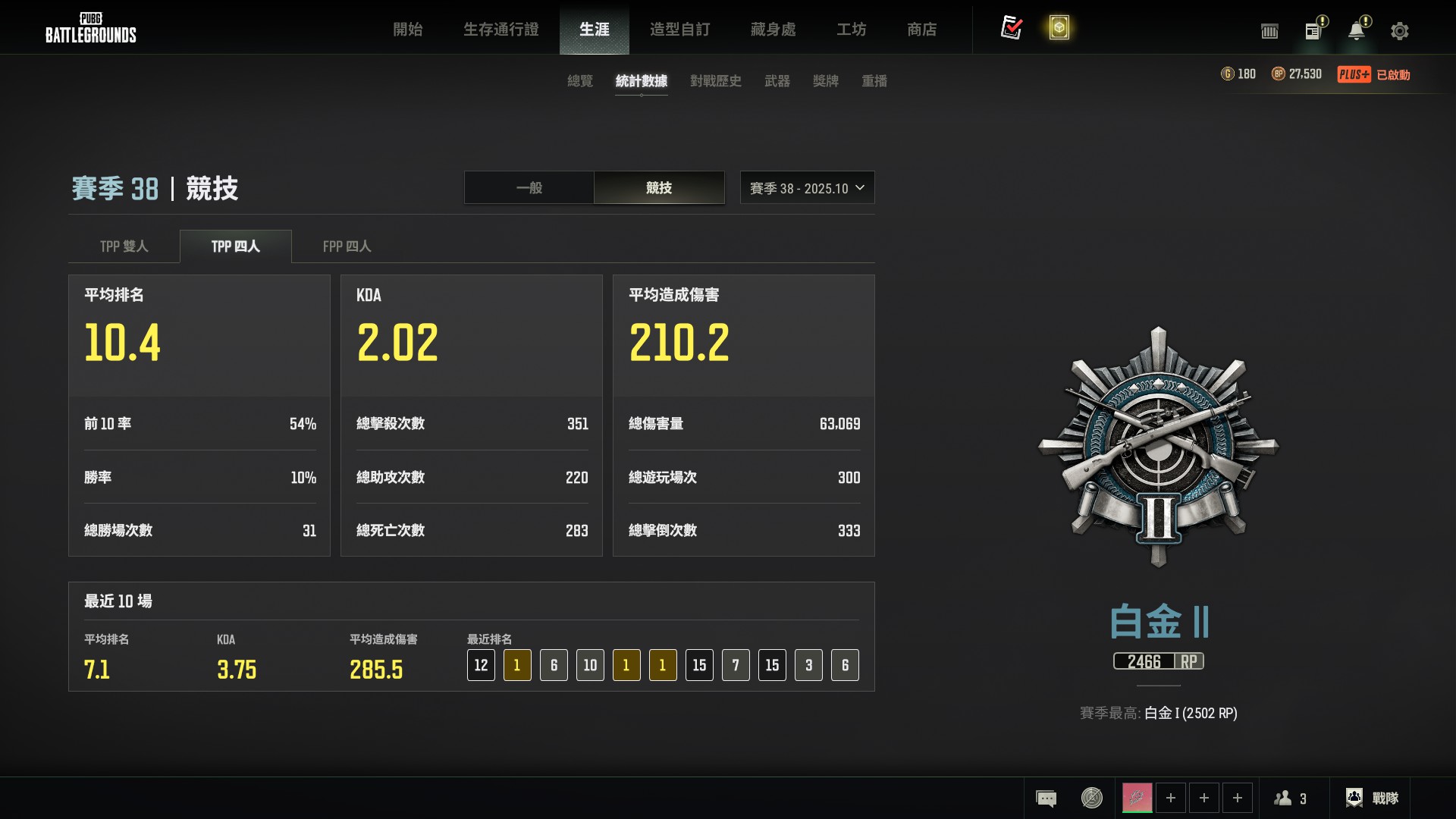Open the 戰隊 clan panel

pyautogui.click(x=1372, y=799)
